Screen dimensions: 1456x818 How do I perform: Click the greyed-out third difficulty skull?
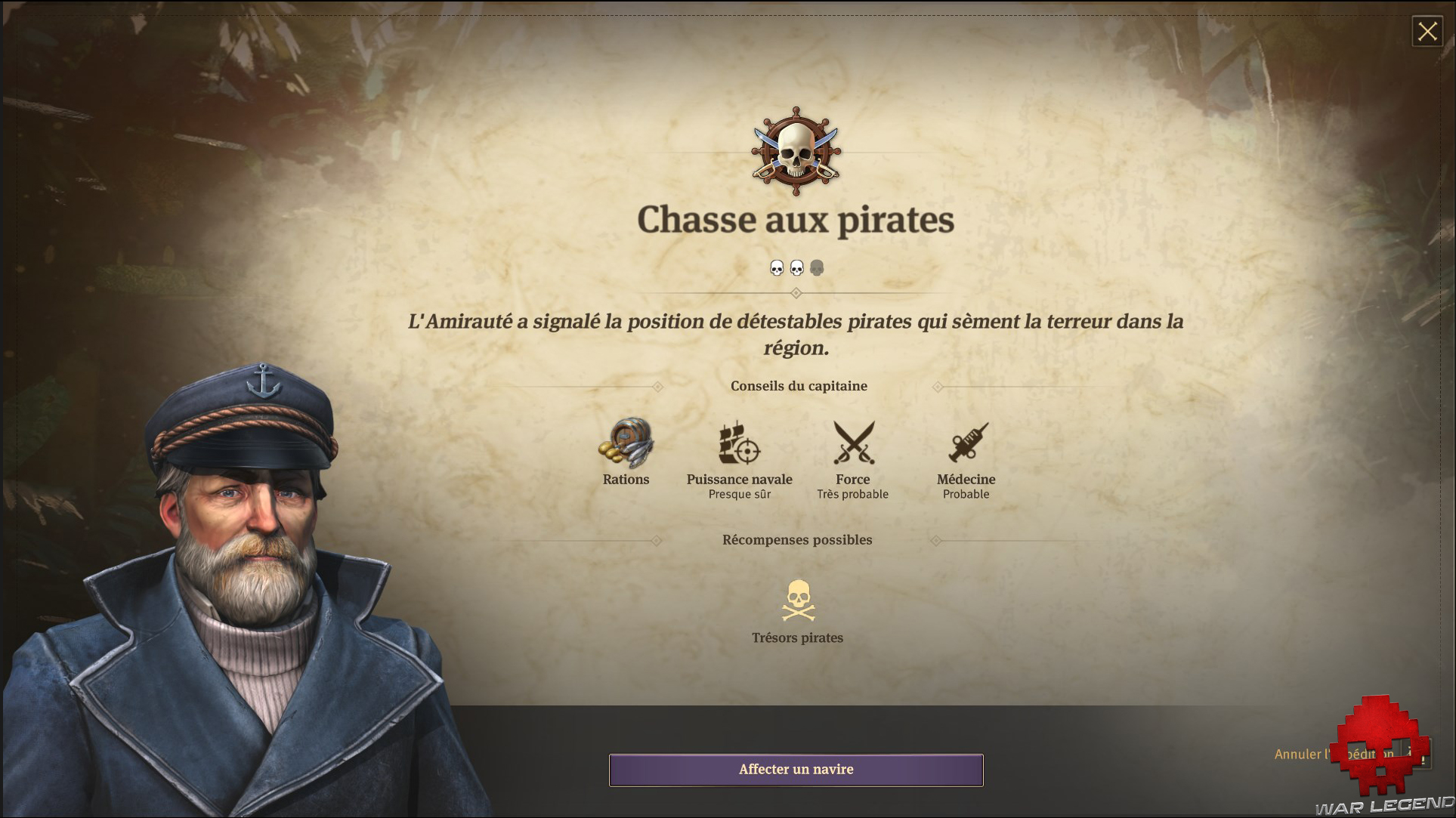[x=816, y=267]
